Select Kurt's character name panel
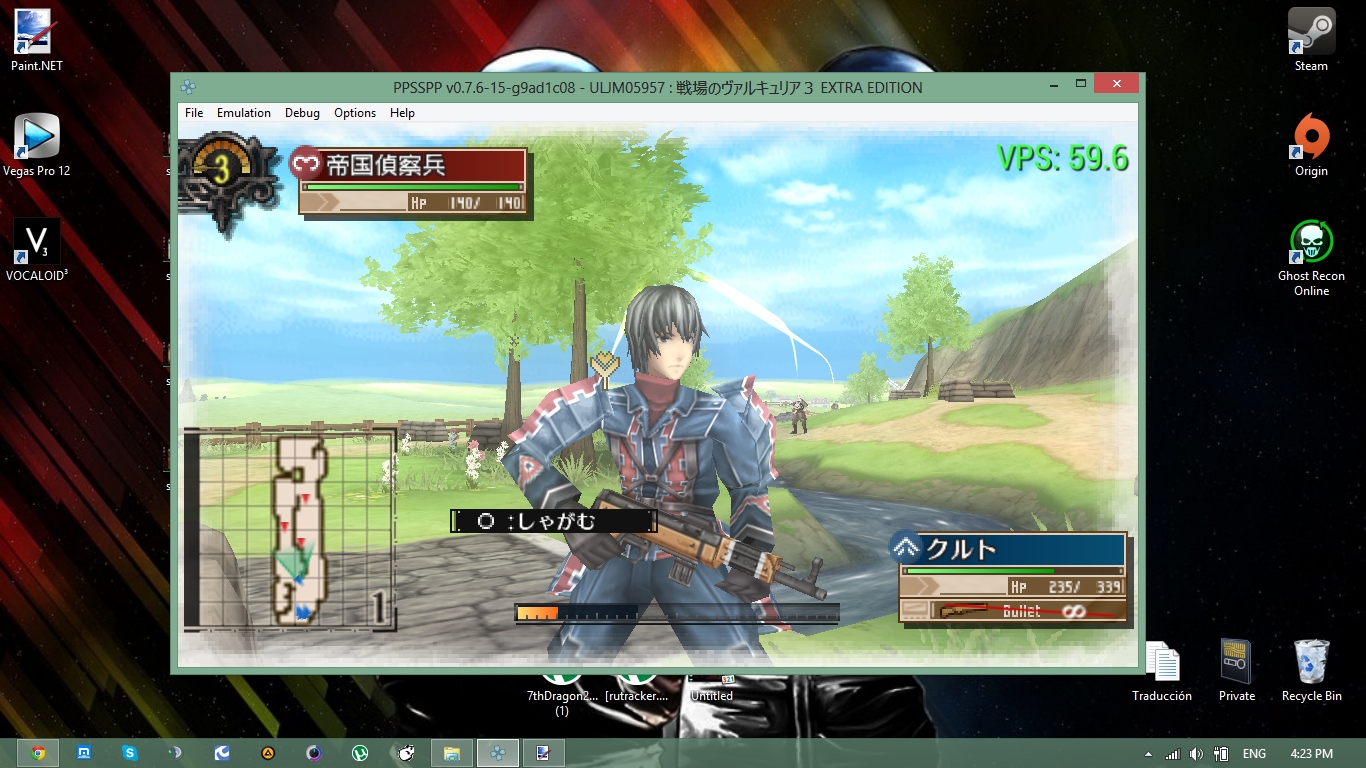 coord(1012,549)
